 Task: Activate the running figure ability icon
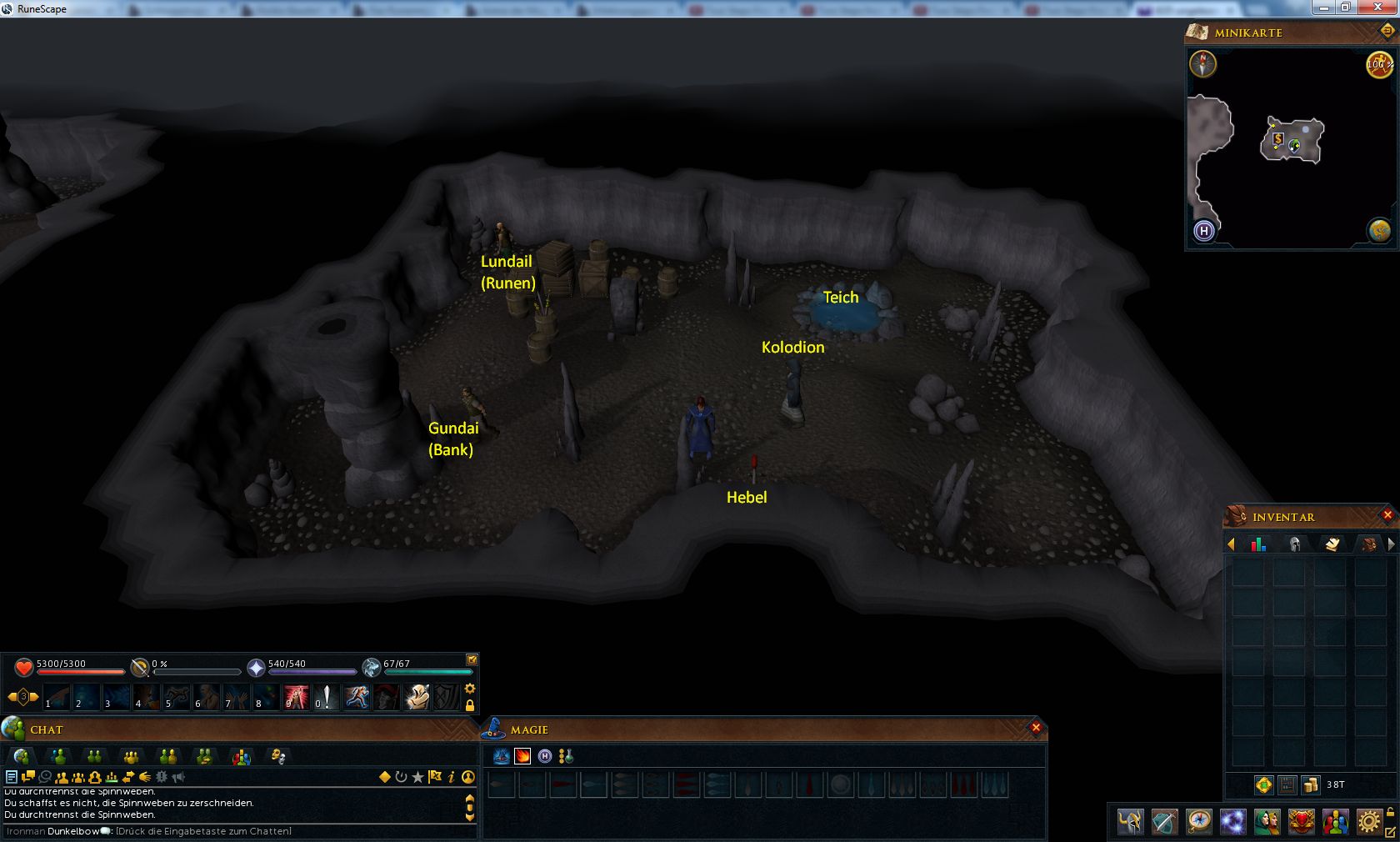[x=357, y=697]
